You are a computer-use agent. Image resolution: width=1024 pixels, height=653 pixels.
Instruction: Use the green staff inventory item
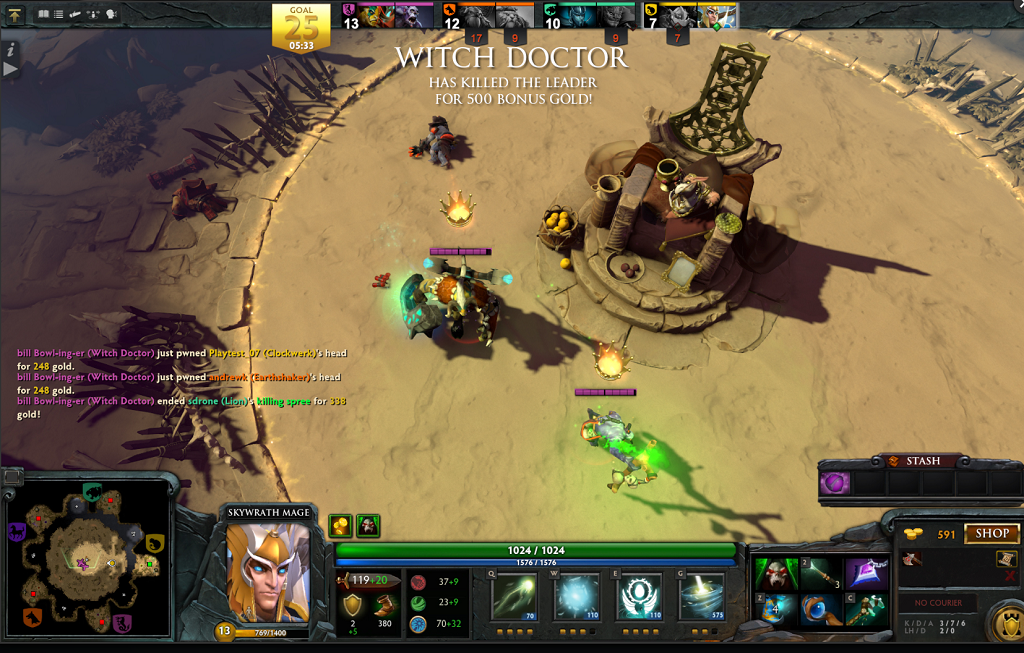(x=866, y=609)
